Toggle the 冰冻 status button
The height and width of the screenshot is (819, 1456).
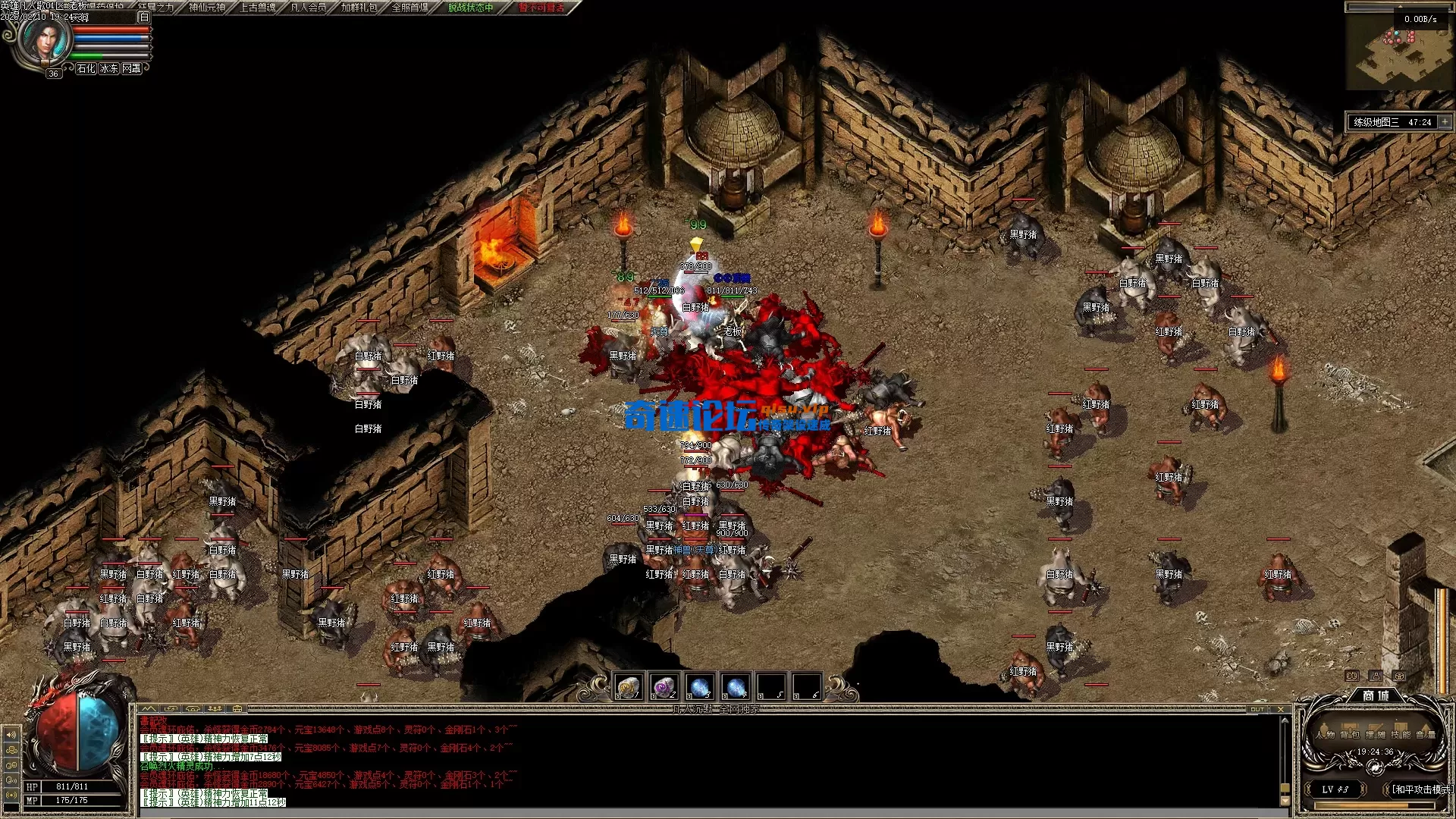click(x=109, y=68)
